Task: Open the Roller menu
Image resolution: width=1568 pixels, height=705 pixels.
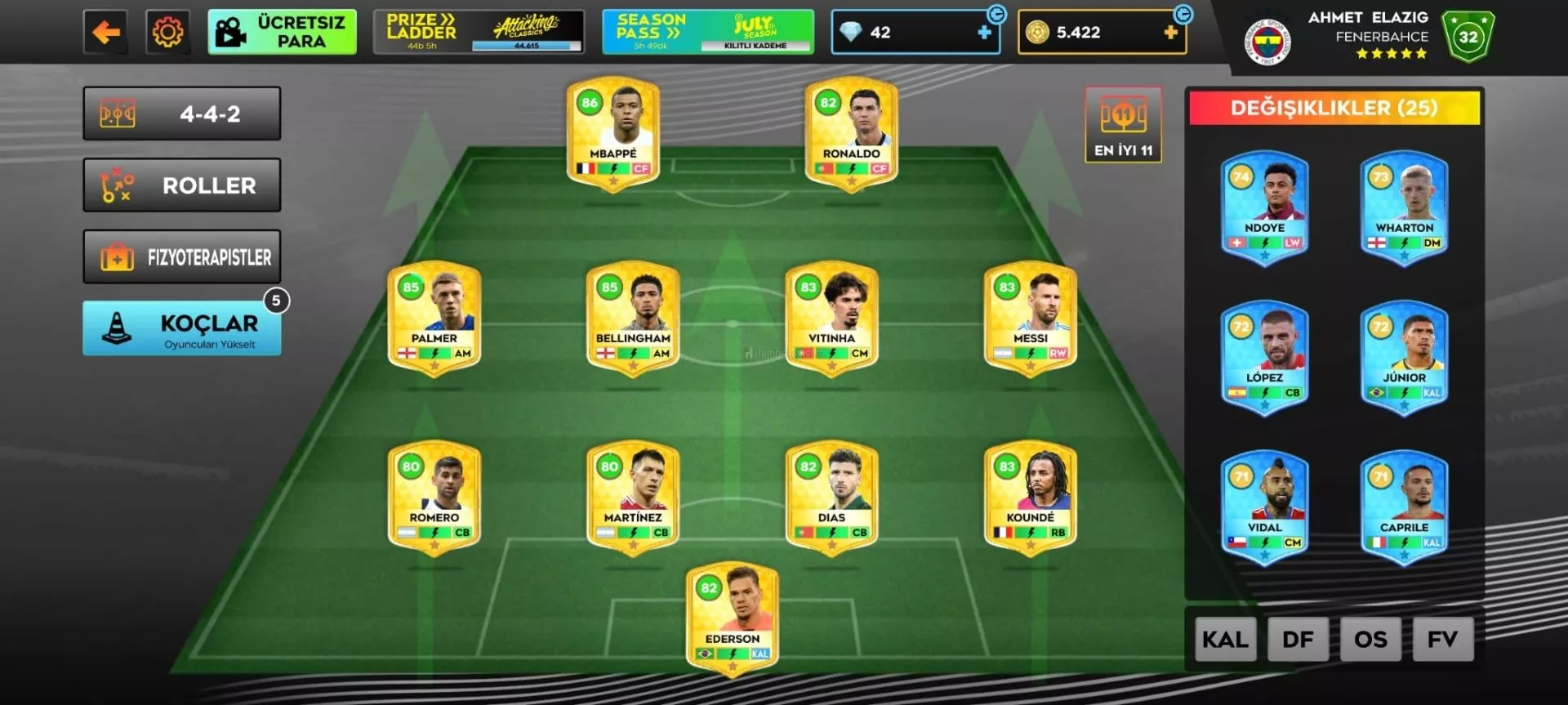Action: click(x=182, y=185)
